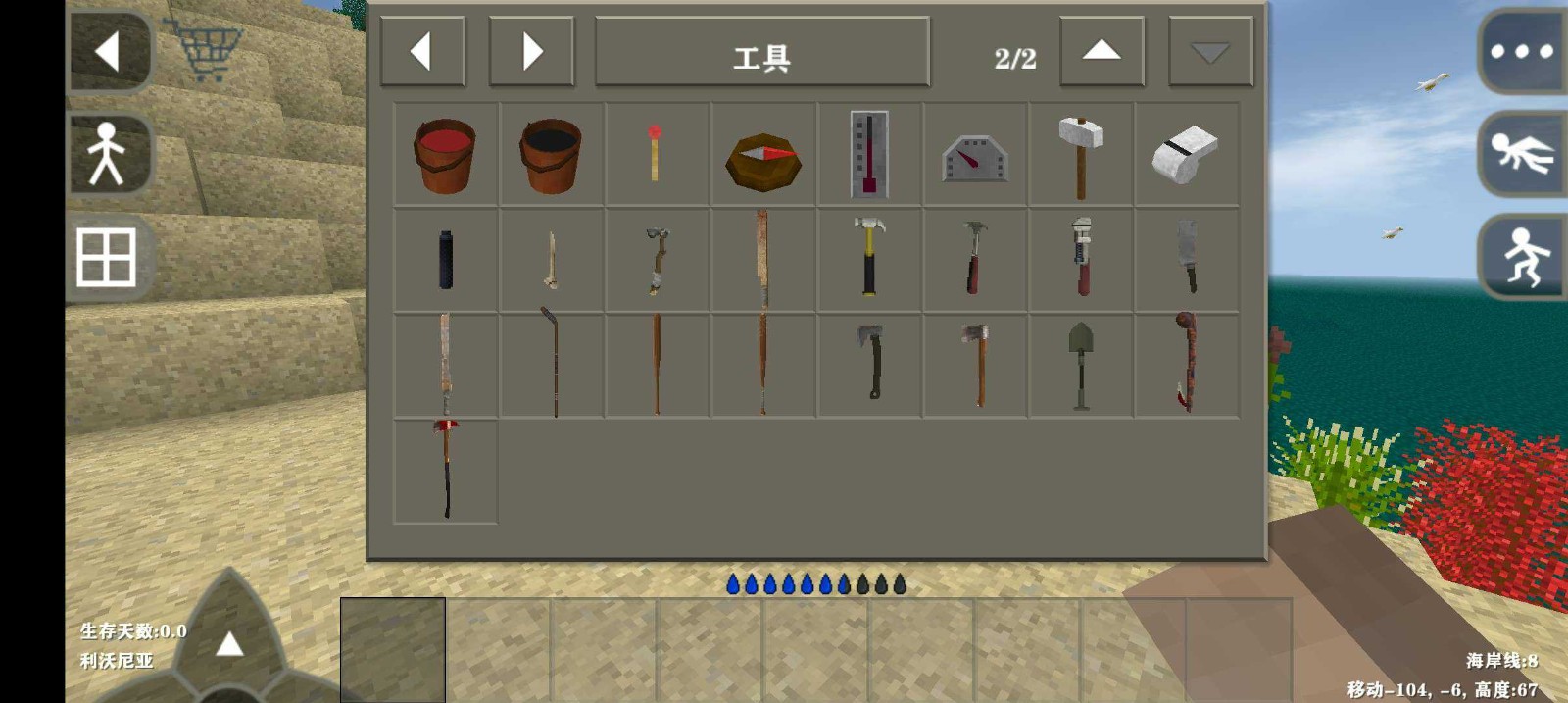This screenshot has width=1568, height=703.
Task: Pick the black paint bucket
Action: 551,155
